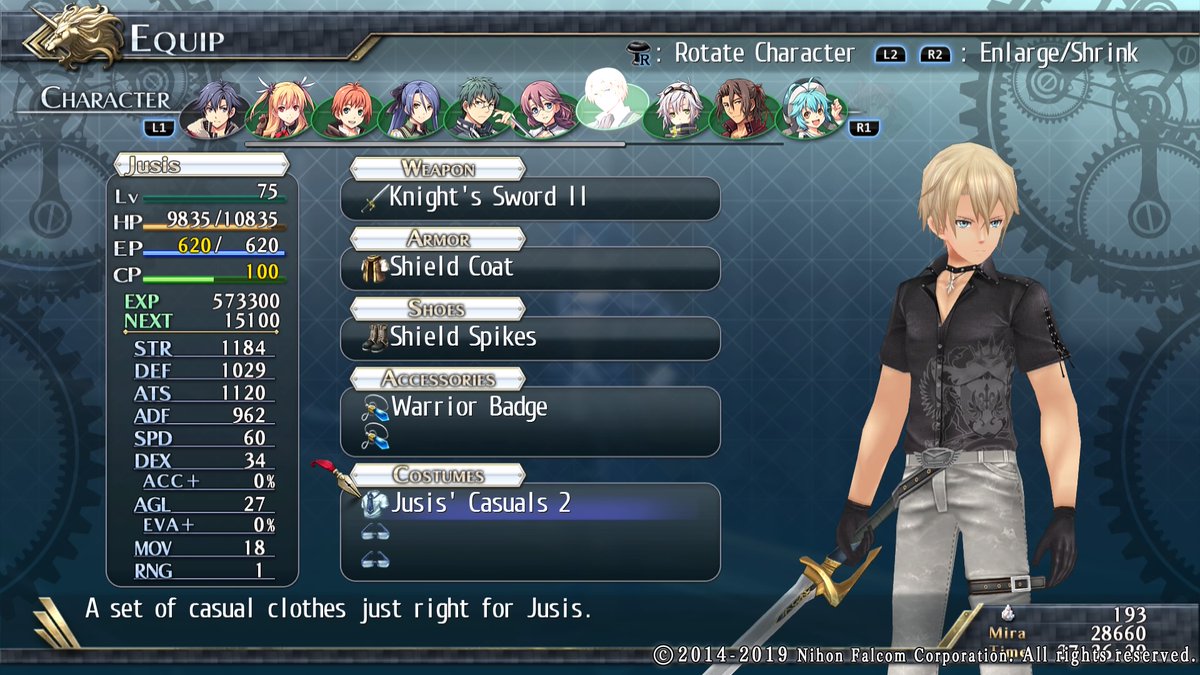Click the highlighted Jusis portrait
Image resolution: width=1200 pixels, height=675 pixels.
tap(611, 100)
